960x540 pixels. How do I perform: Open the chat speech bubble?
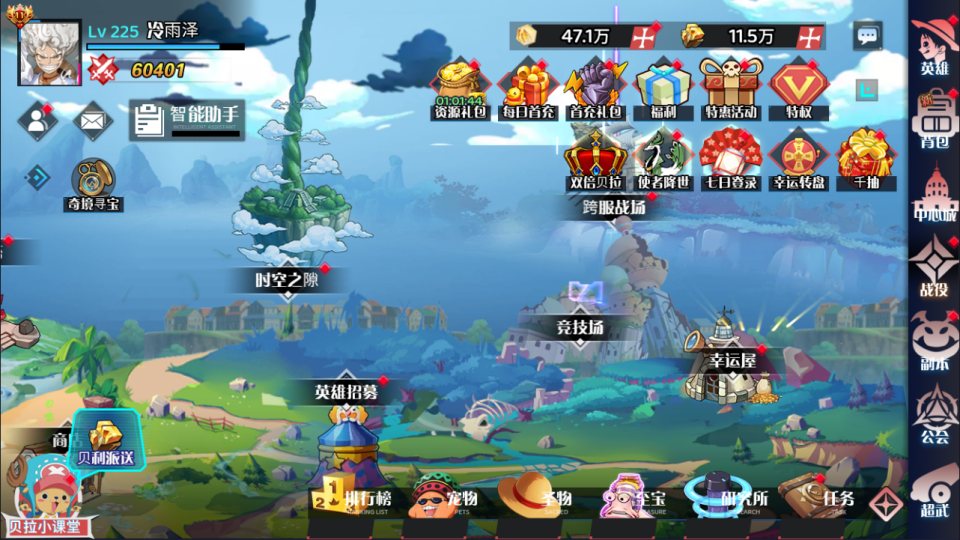tap(867, 36)
